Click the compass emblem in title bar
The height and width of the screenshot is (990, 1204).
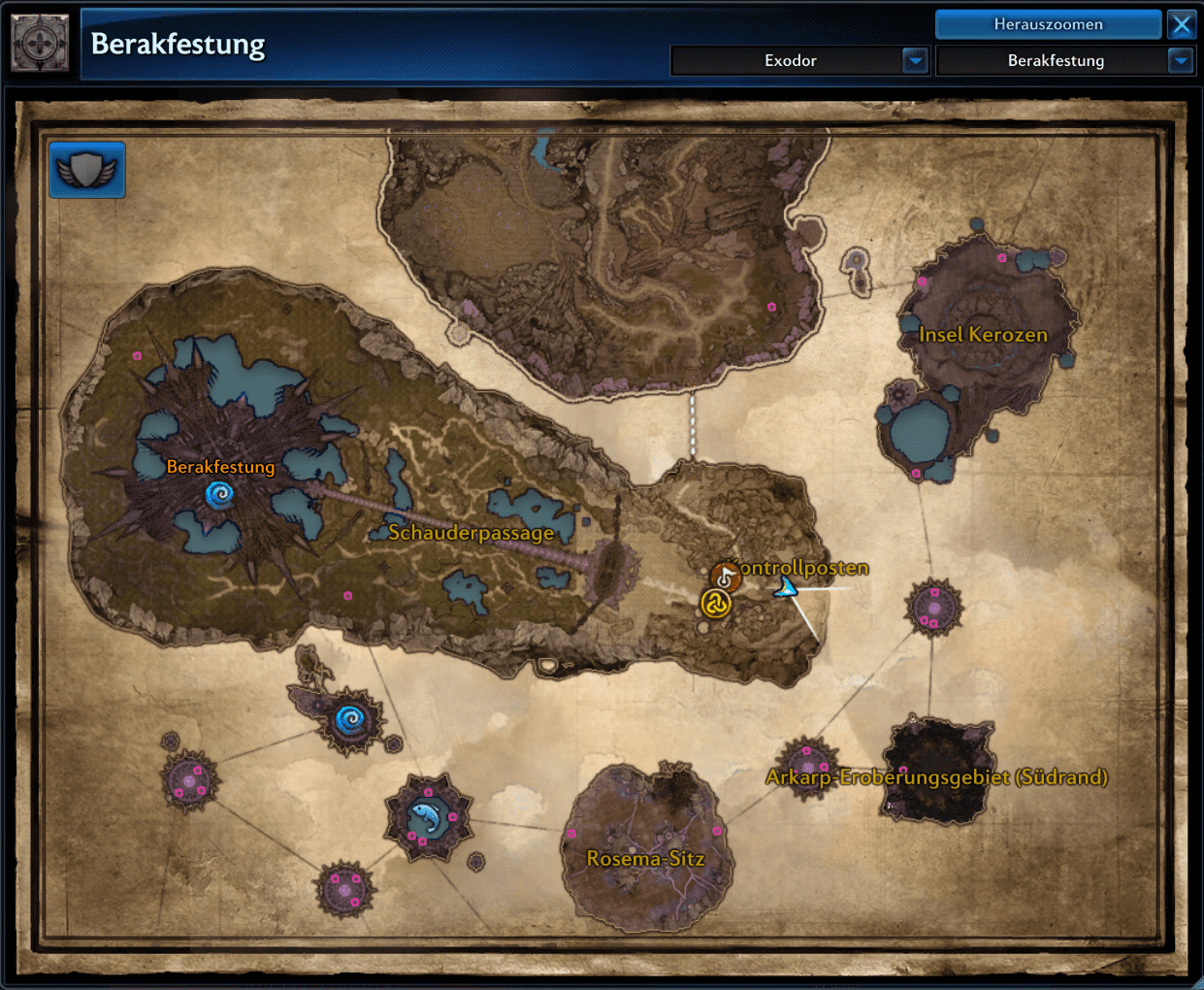[40, 44]
